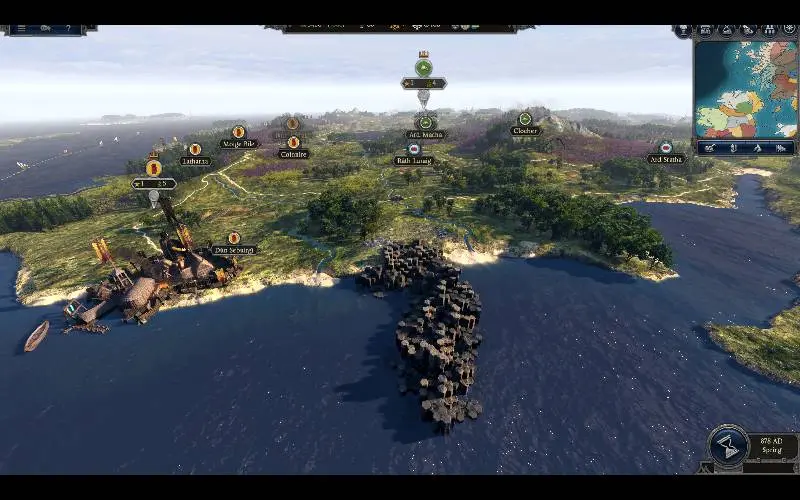
Task: Select the Ard Macha settlement label
Action: 425,134
